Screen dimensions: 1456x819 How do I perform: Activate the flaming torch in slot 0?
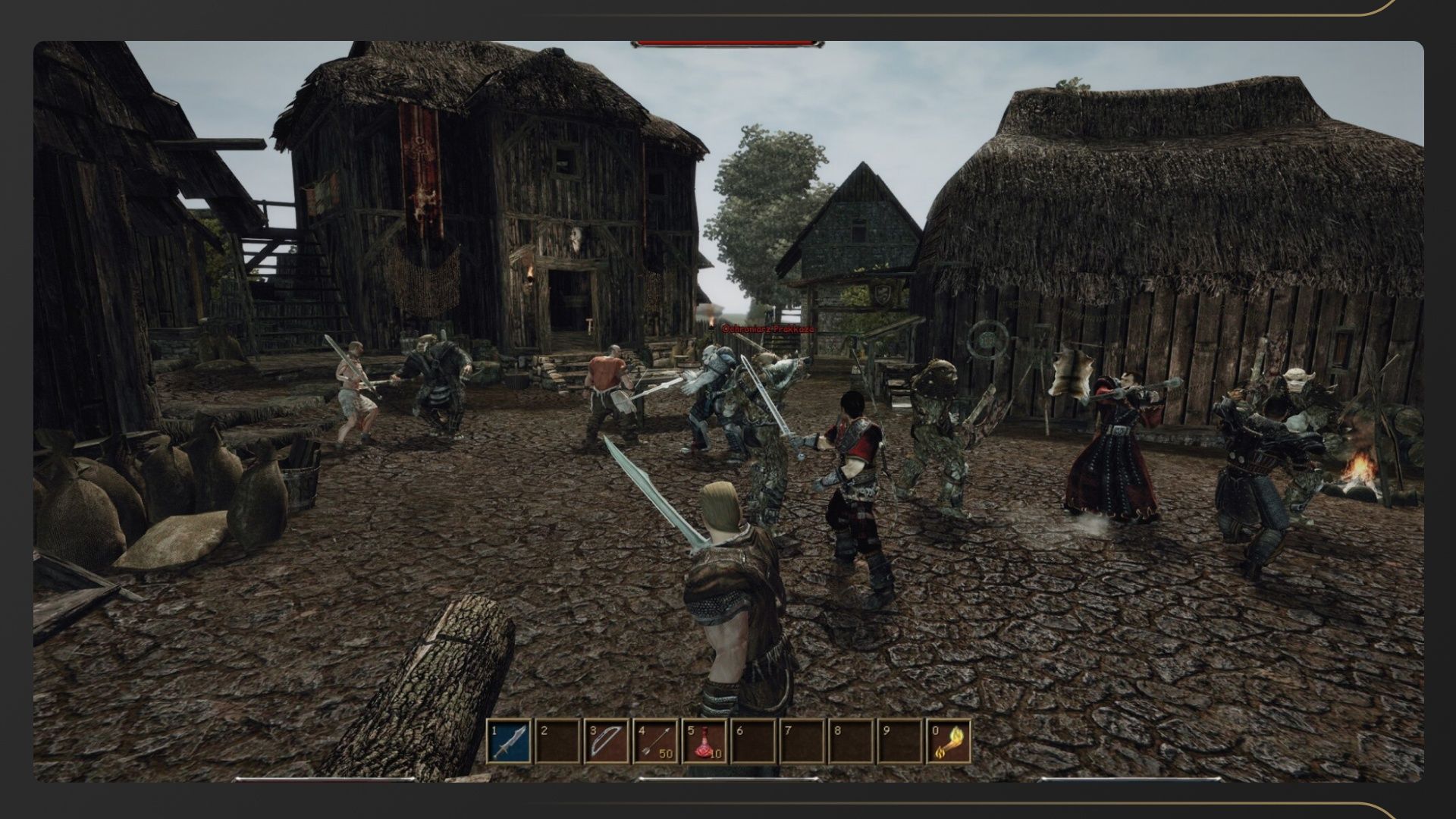click(x=949, y=741)
